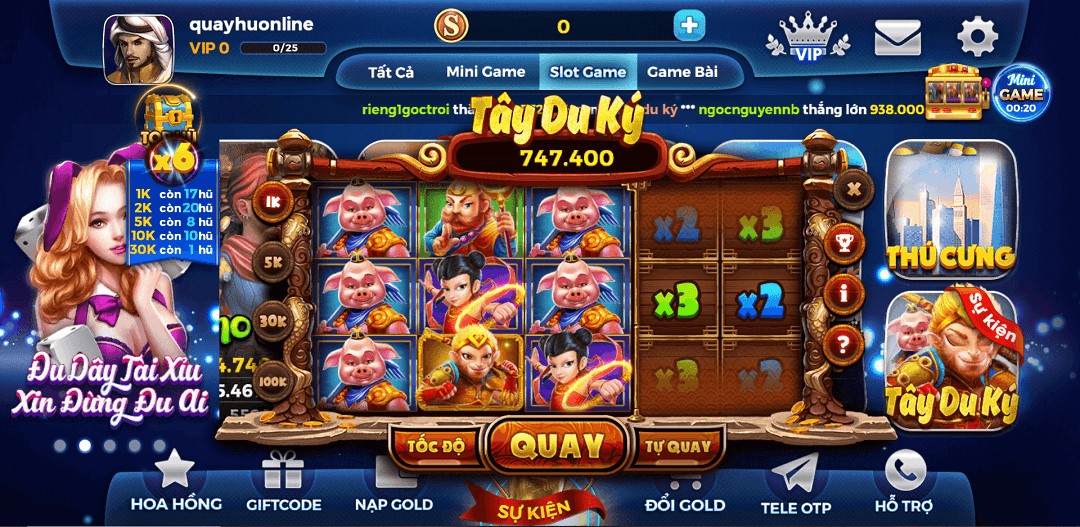This screenshot has width=1080, height=527.
Task: Set the bet to 100K
Action: (x=272, y=381)
